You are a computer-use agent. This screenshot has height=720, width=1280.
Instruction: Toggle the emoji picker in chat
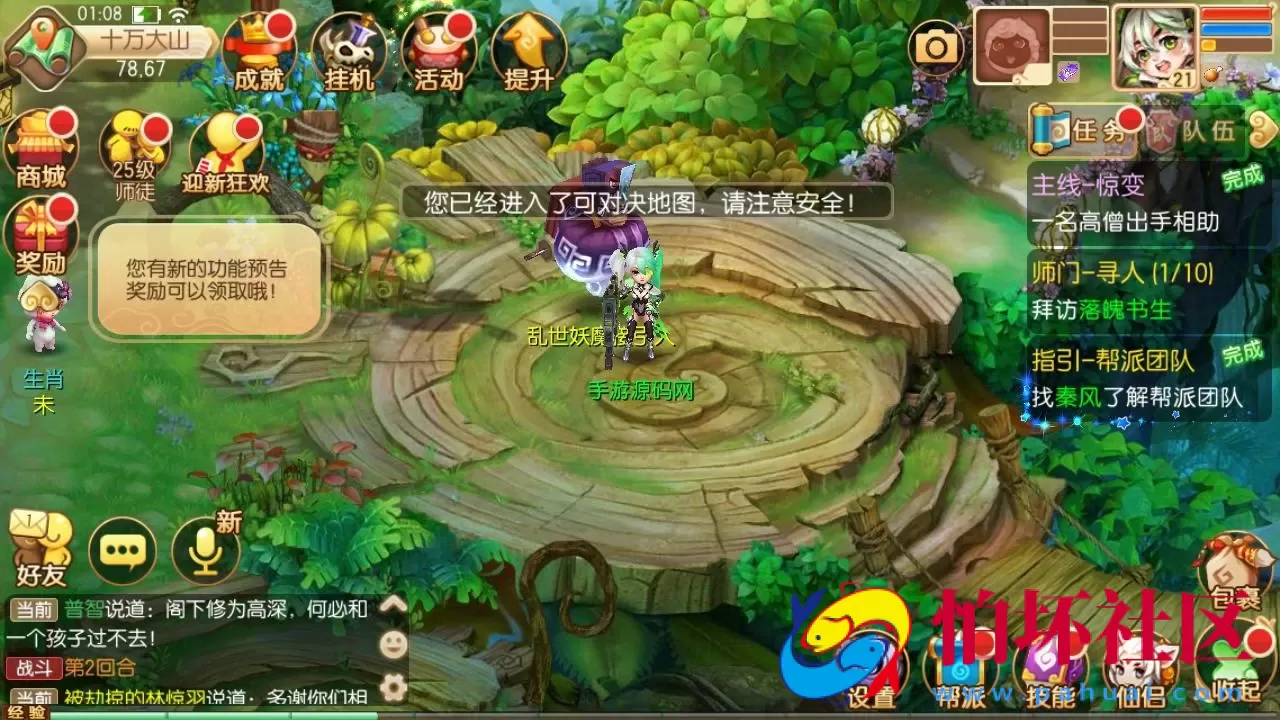pos(393,643)
